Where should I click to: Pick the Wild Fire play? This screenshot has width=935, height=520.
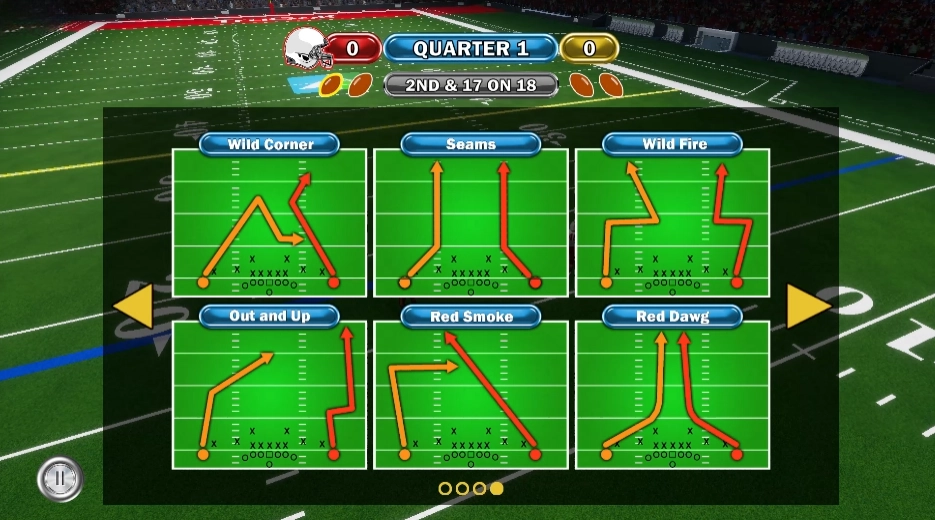click(672, 222)
